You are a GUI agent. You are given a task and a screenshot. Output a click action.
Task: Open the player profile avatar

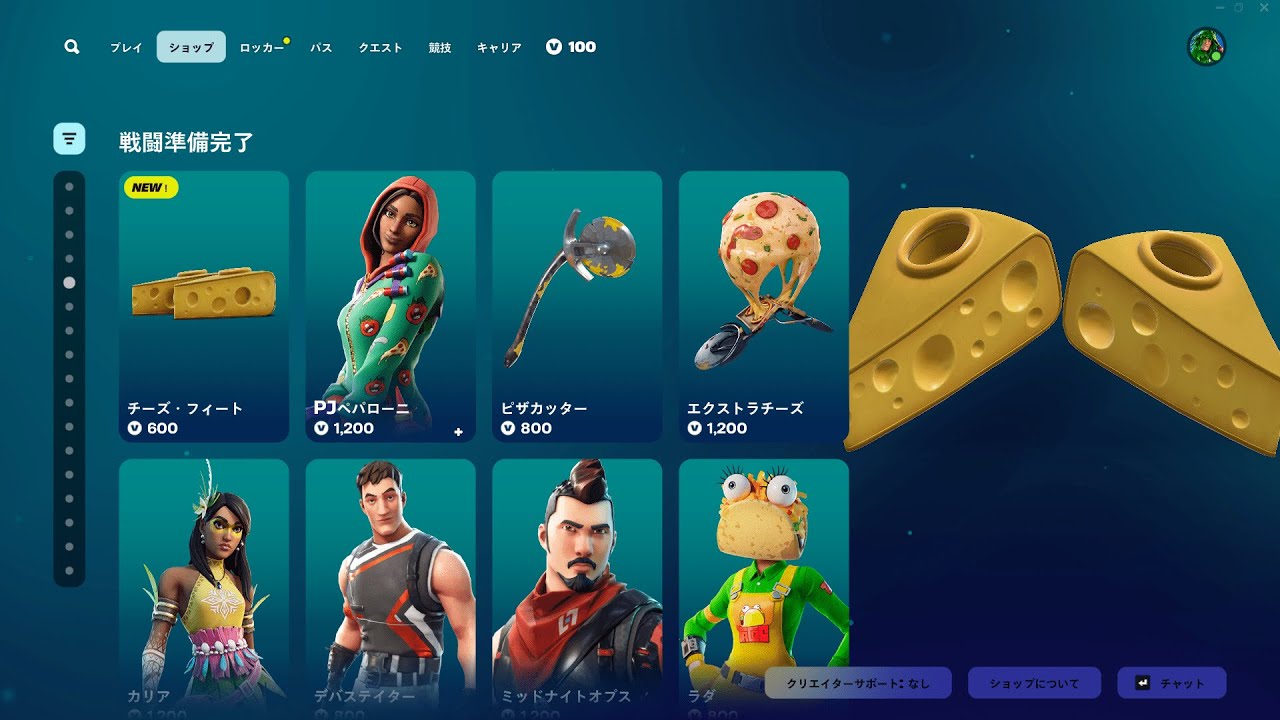coord(1206,47)
